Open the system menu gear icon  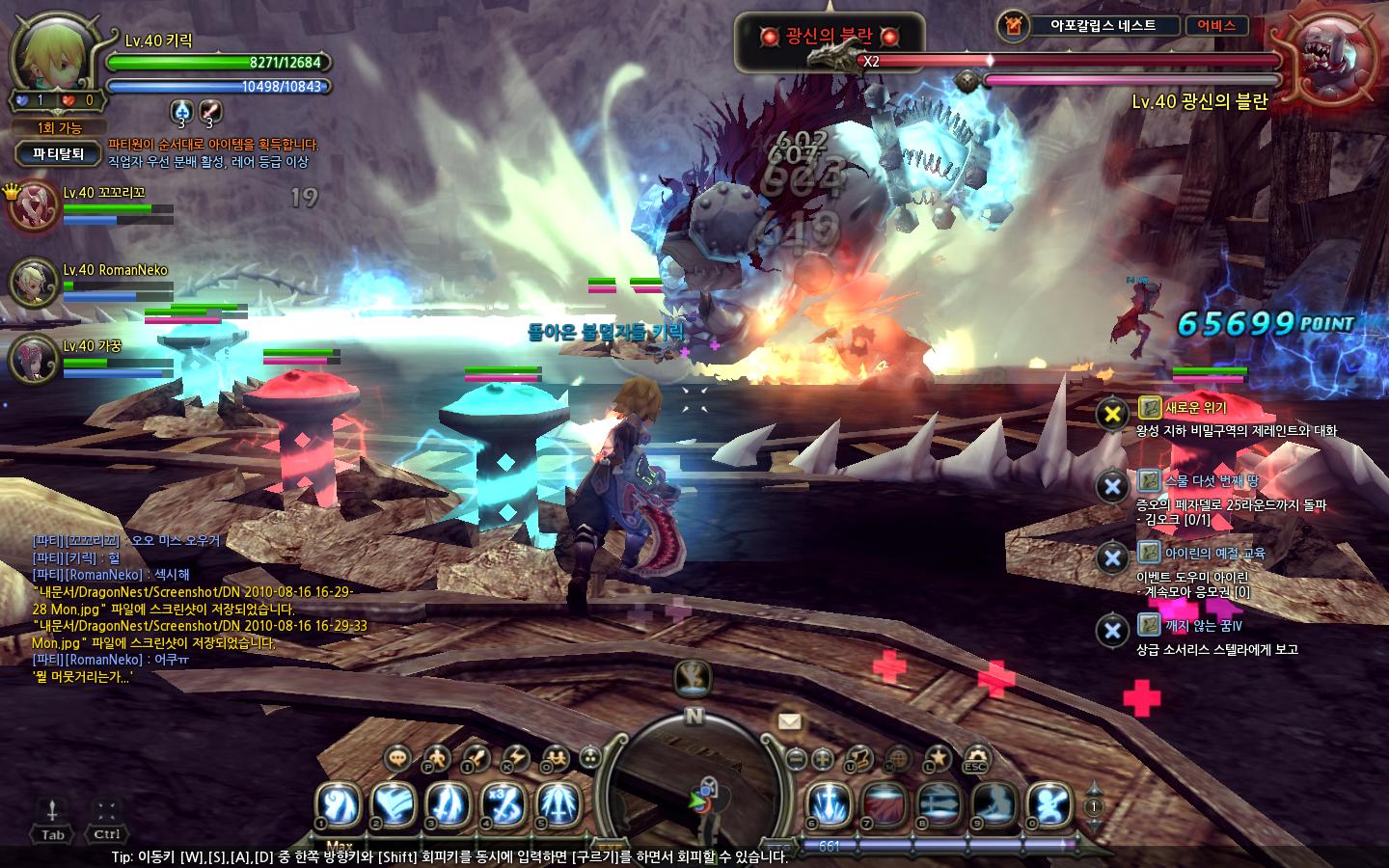point(976,758)
